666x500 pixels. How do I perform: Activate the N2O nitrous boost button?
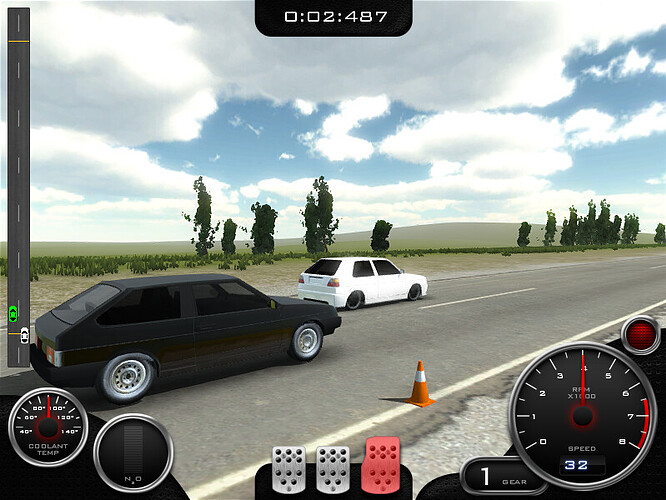coord(133,454)
